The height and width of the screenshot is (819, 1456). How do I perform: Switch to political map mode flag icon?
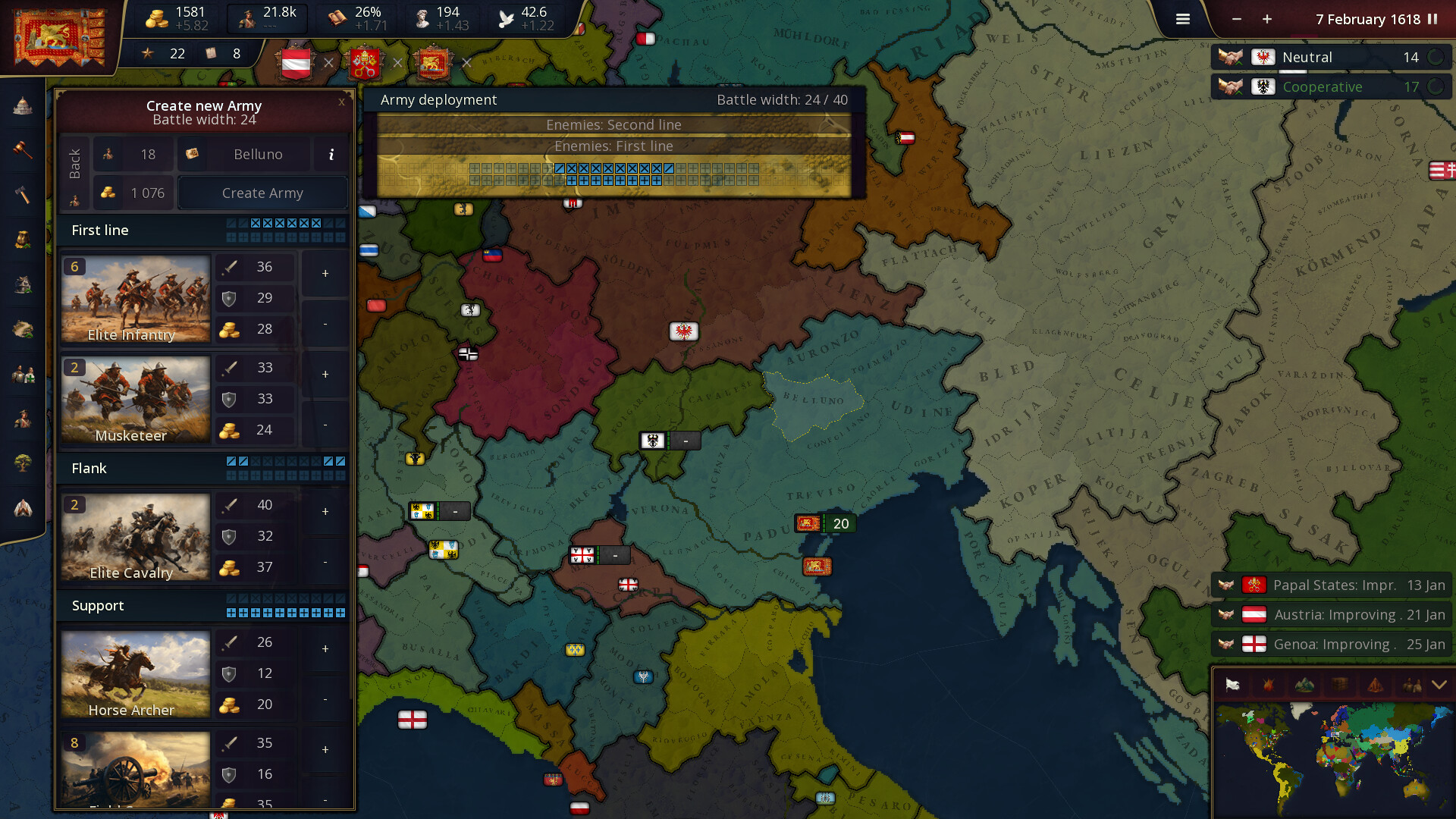[x=1232, y=685]
